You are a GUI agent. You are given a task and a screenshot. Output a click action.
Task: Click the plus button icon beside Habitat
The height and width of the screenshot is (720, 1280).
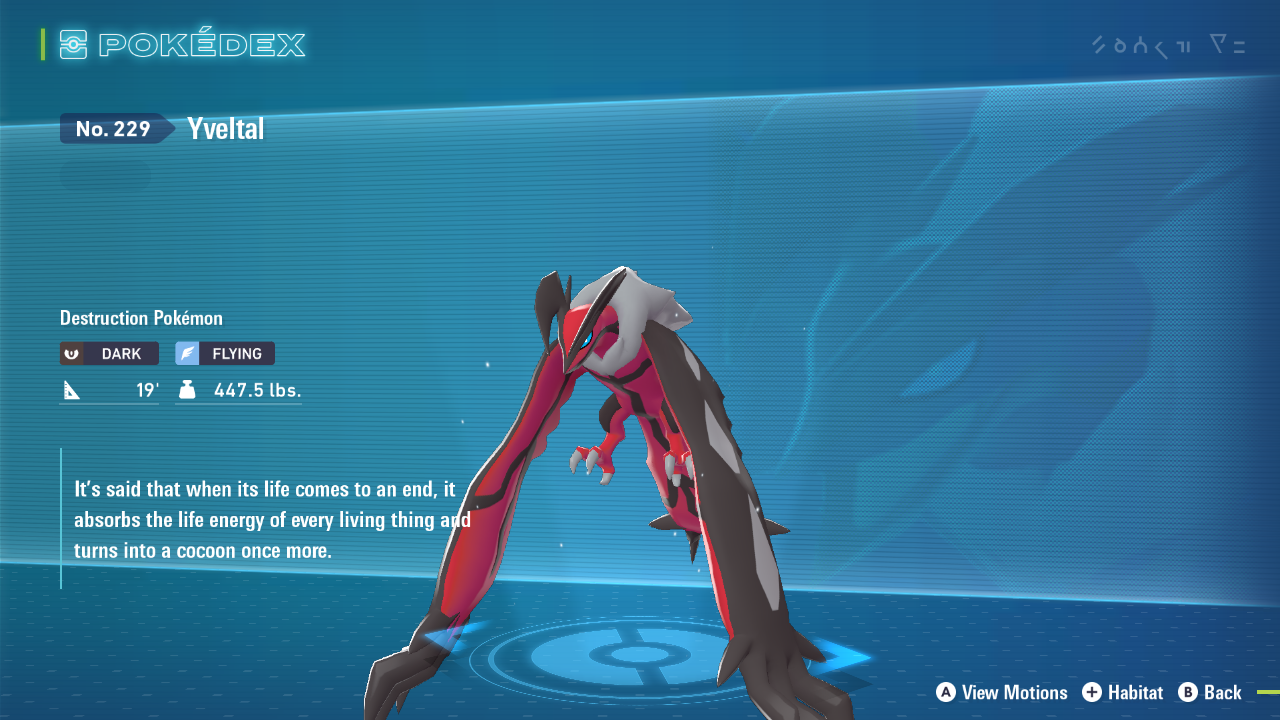[1090, 693]
